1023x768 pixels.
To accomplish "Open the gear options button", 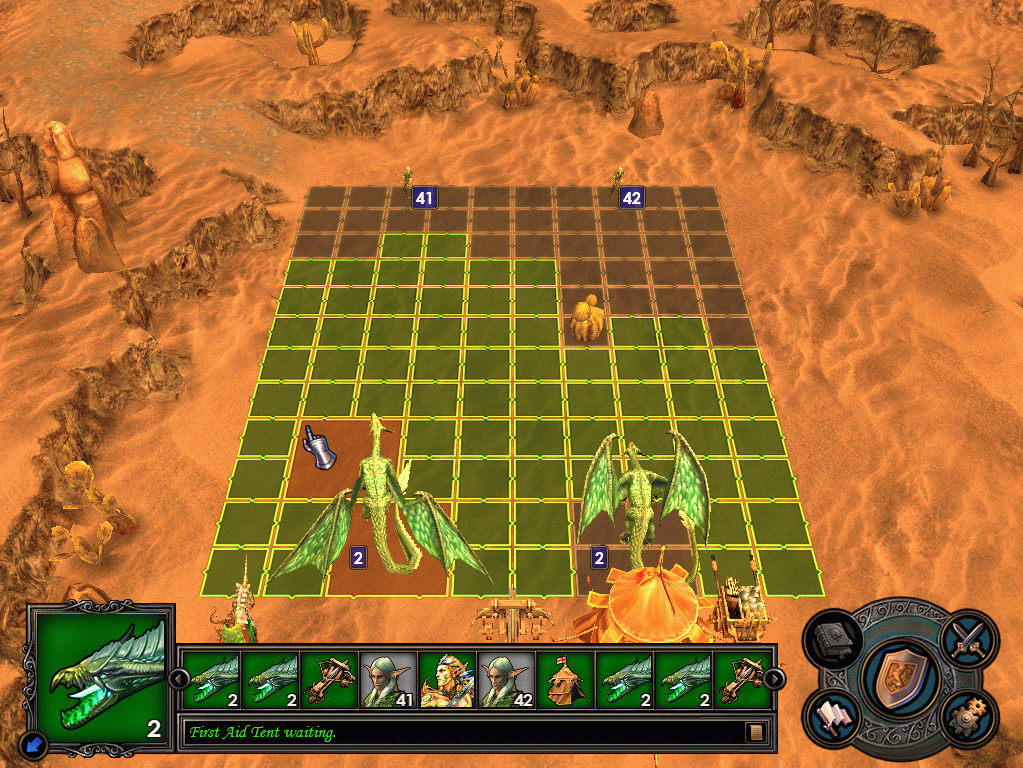I will pos(968,719).
